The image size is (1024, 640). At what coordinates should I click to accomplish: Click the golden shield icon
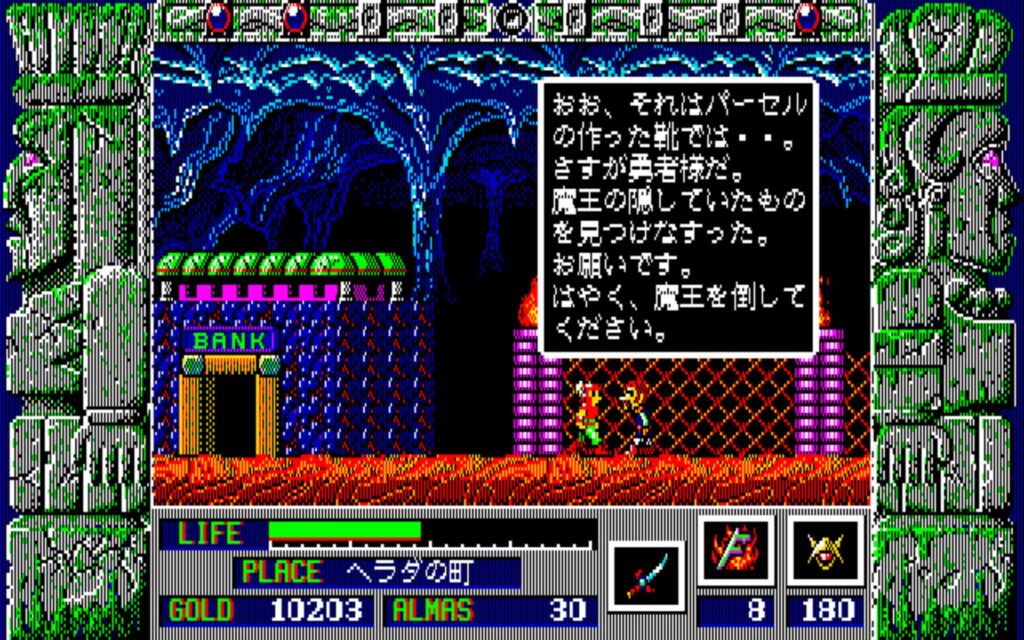[826, 551]
